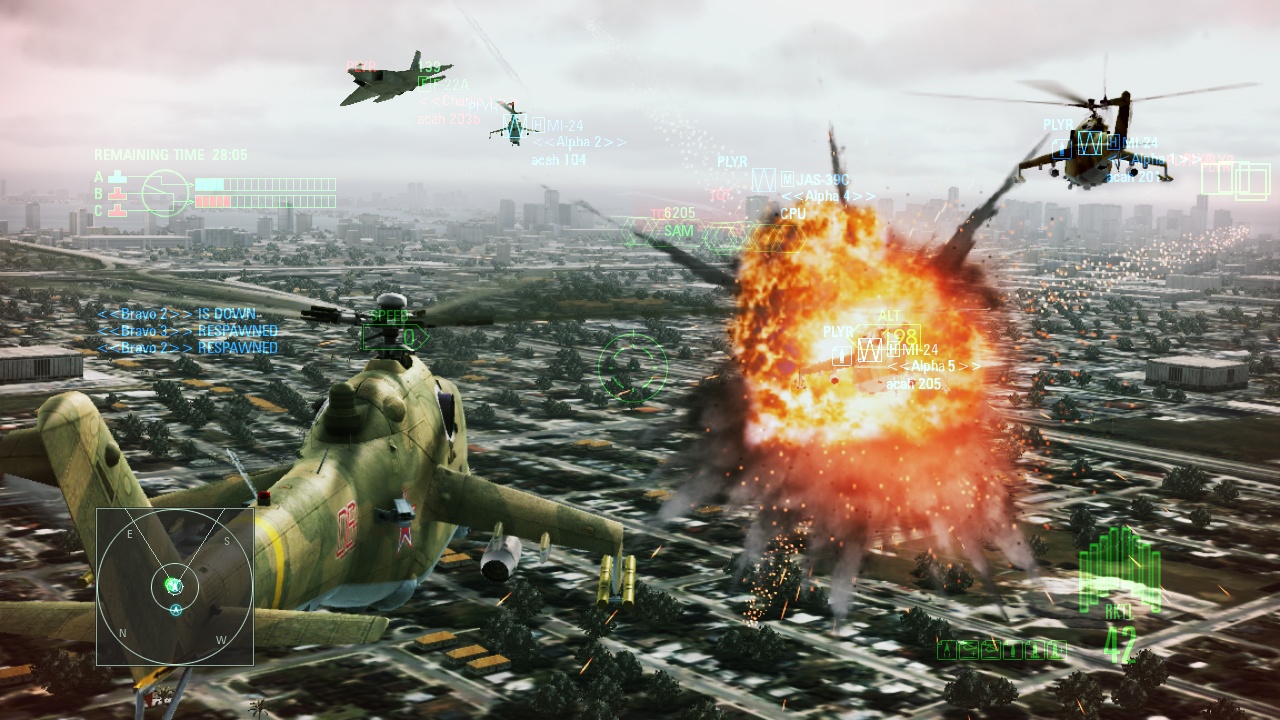
Task: Select the bomb icon in the loadout row
Action: (1012, 650)
